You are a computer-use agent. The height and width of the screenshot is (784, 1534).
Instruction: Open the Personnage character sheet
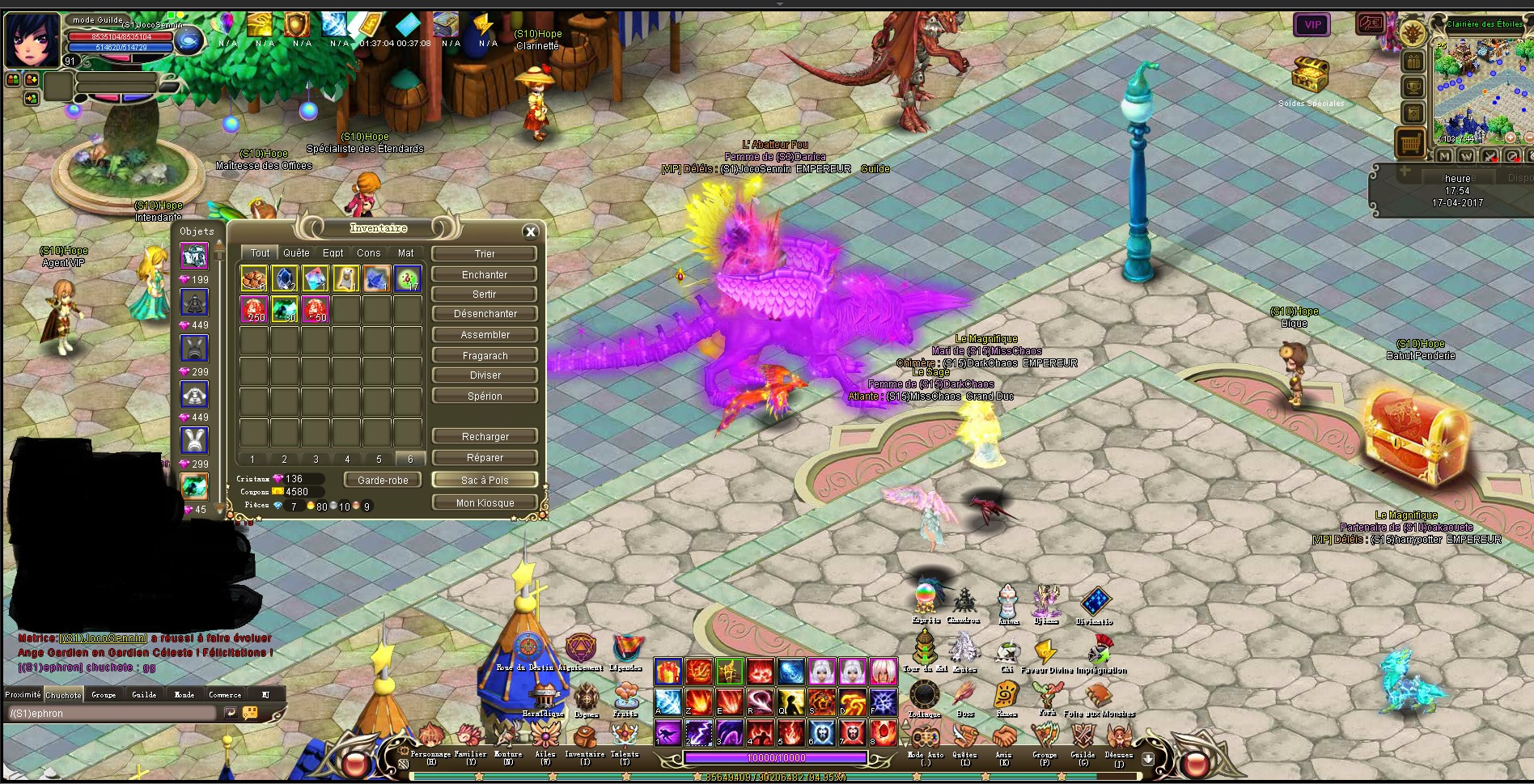coord(431,738)
